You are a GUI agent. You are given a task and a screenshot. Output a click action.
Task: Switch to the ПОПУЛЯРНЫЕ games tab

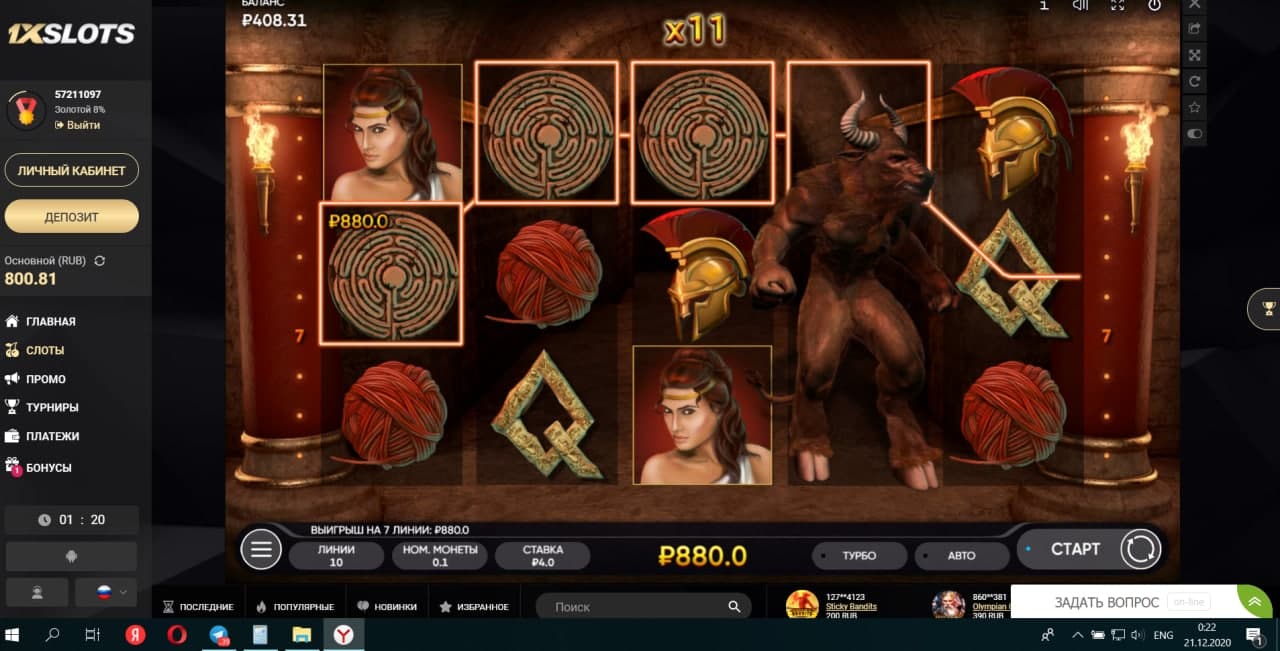pos(300,607)
